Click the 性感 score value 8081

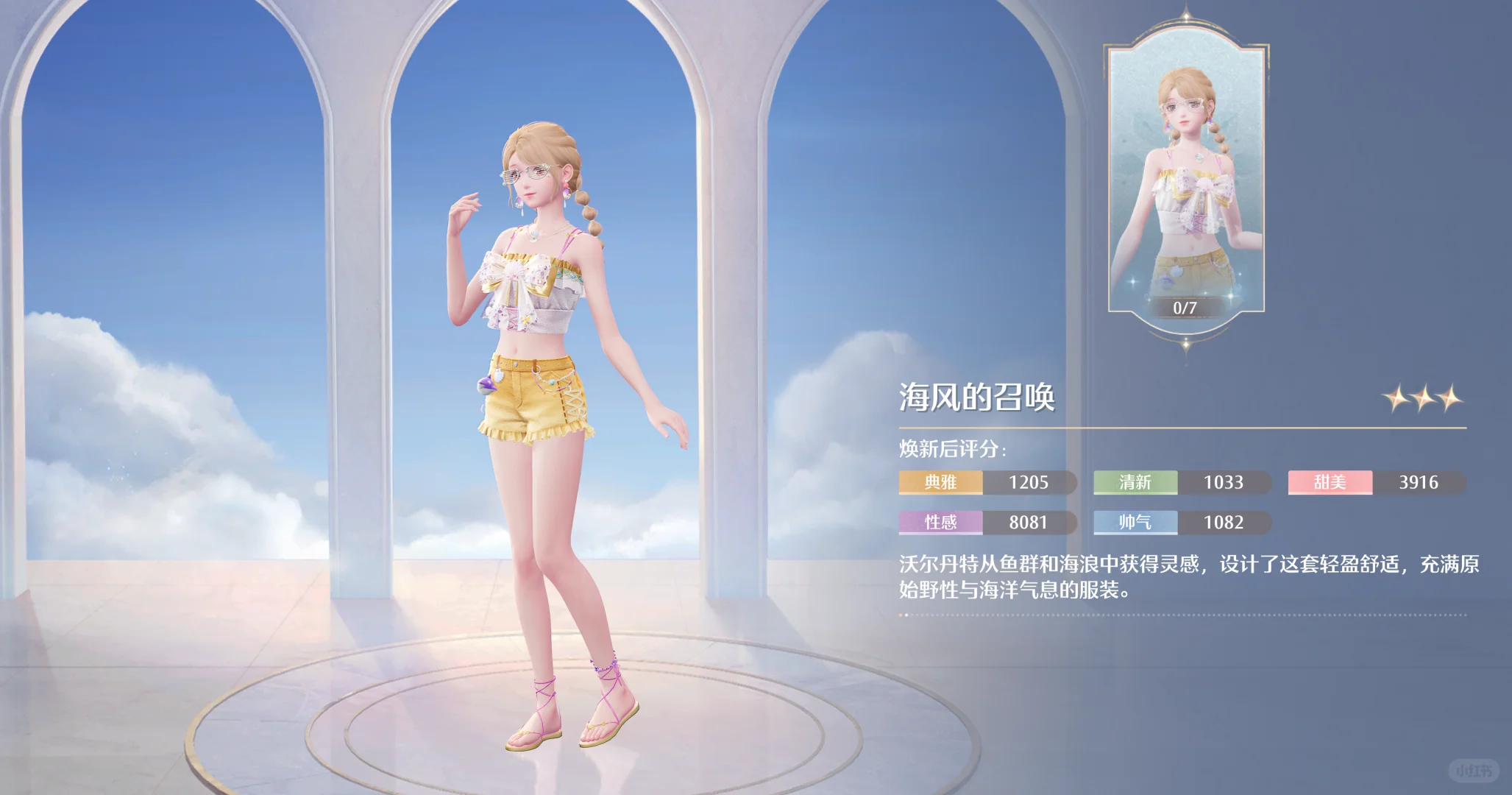coord(1029,523)
